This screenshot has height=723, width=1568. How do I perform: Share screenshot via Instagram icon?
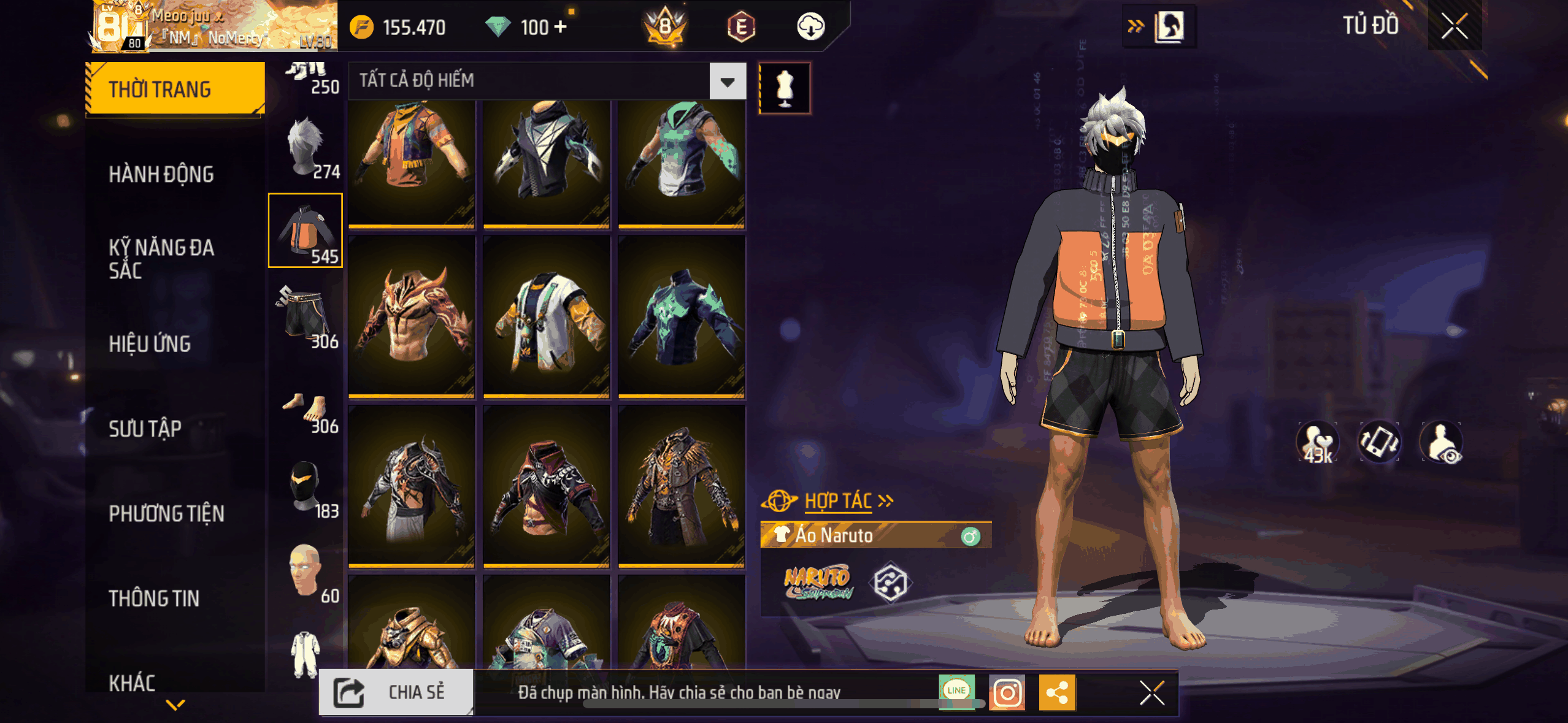1007,693
